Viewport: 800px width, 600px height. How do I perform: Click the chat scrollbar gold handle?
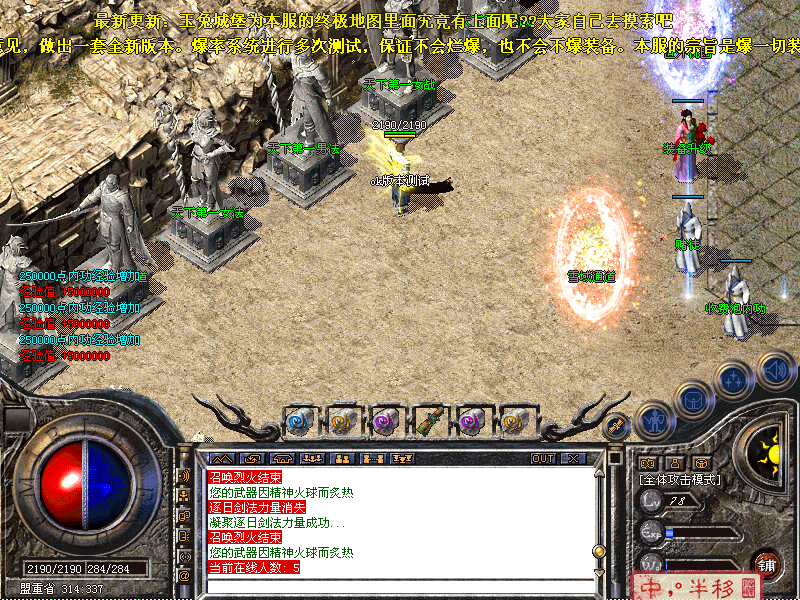pyautogui.click(x=599, y=551)
